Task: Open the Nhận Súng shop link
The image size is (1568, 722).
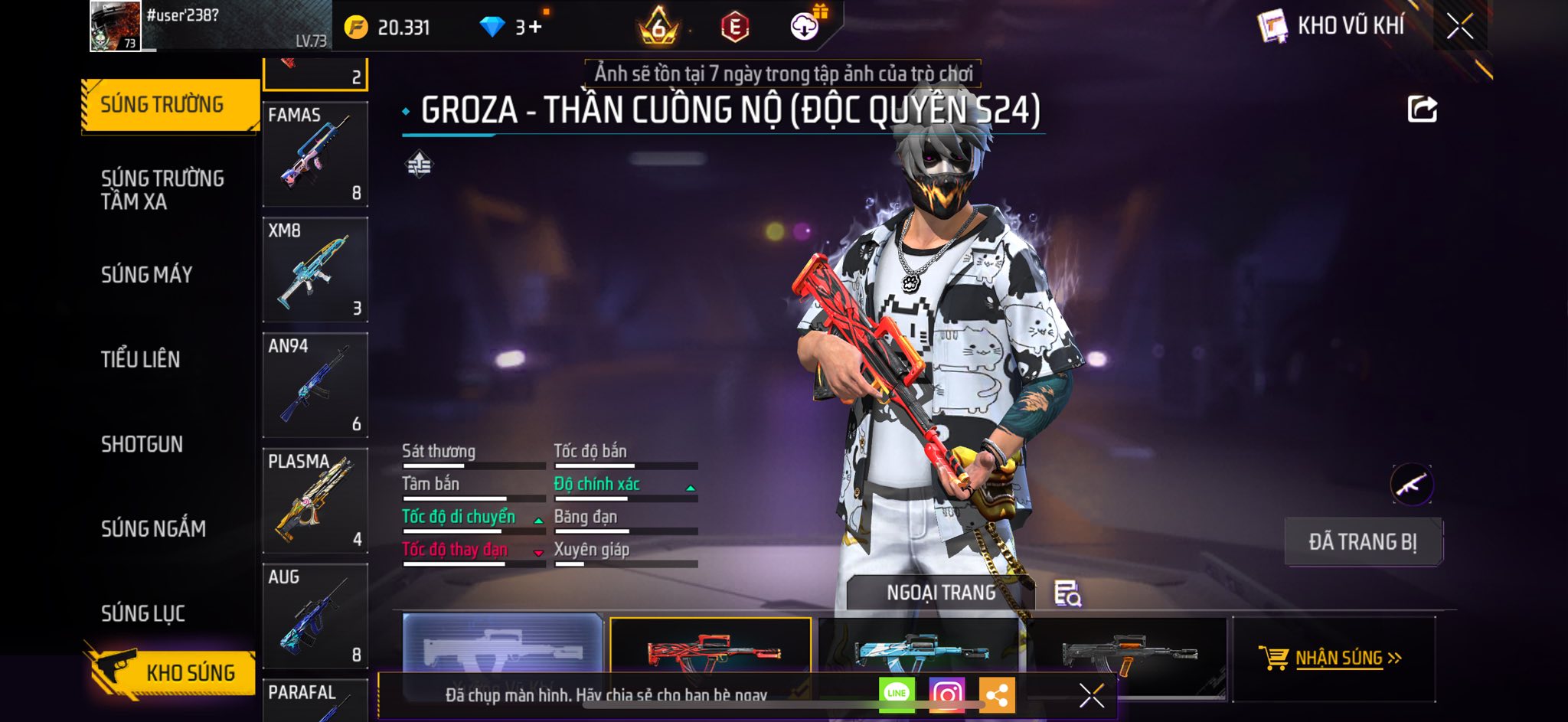Action: tap(1332, 658)
